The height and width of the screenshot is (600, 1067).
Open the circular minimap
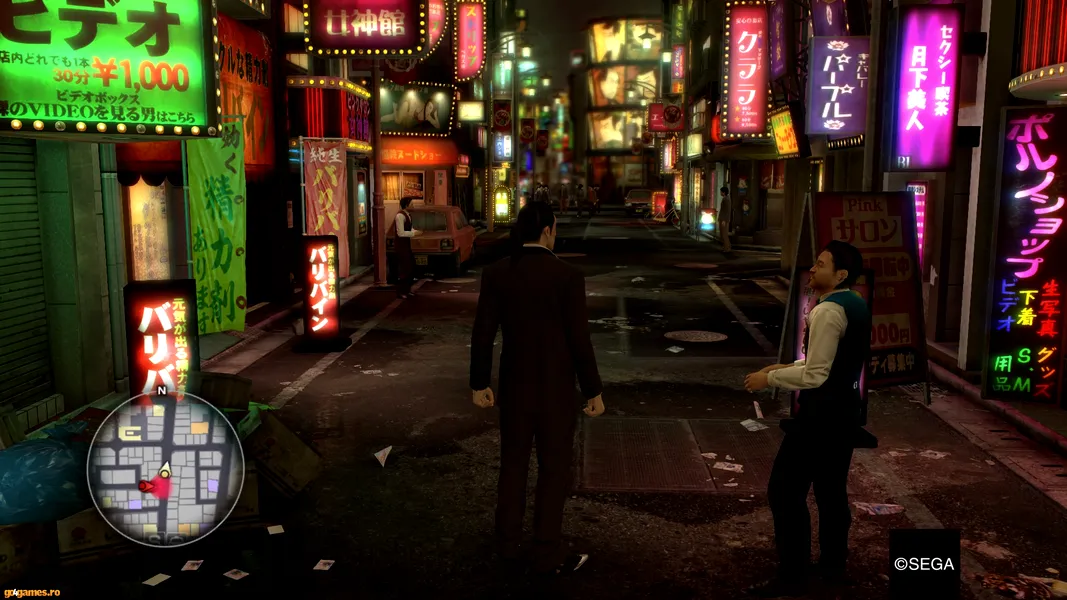pos(165,469)
